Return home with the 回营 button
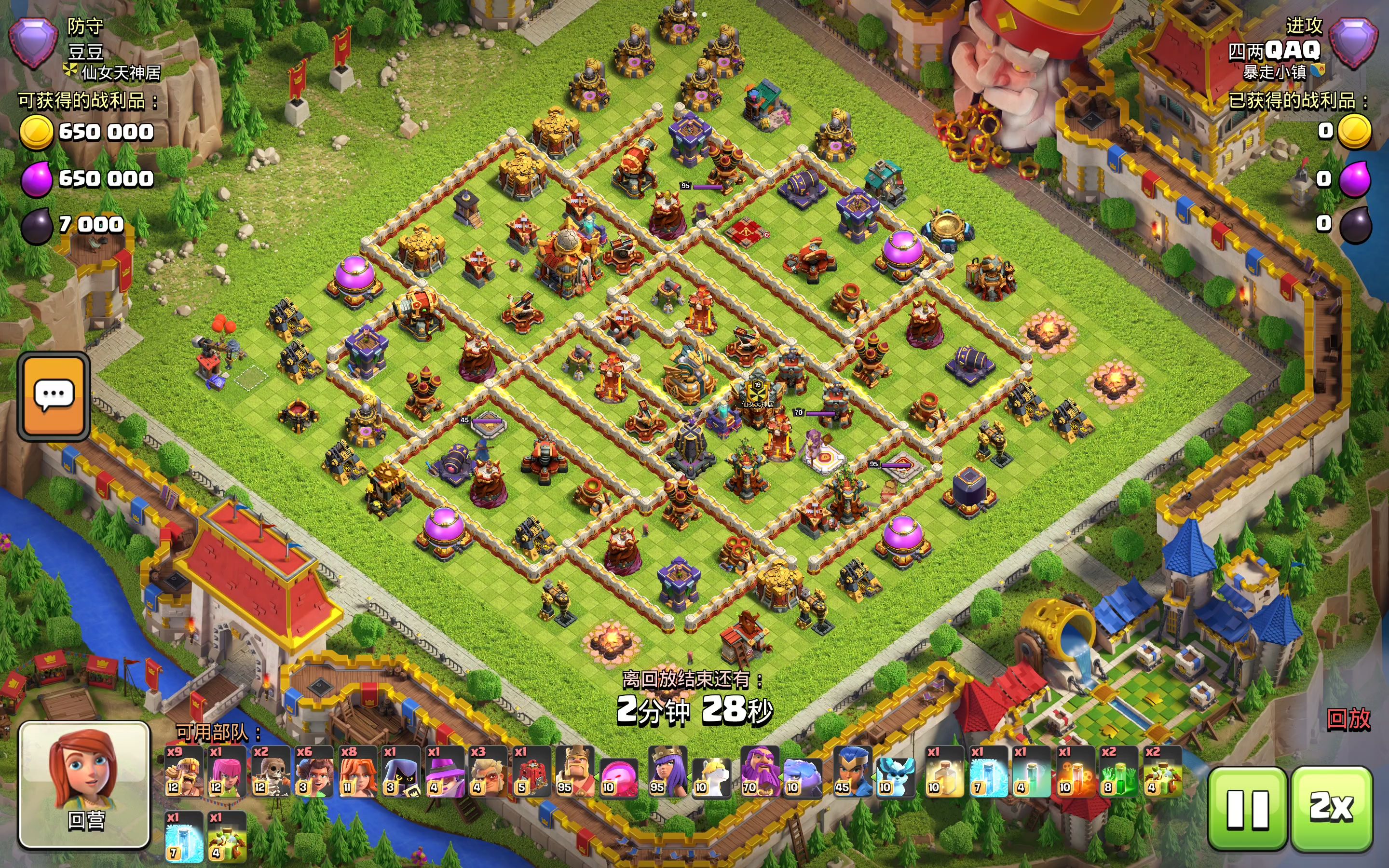1389x868 pixels. point(85,785)
